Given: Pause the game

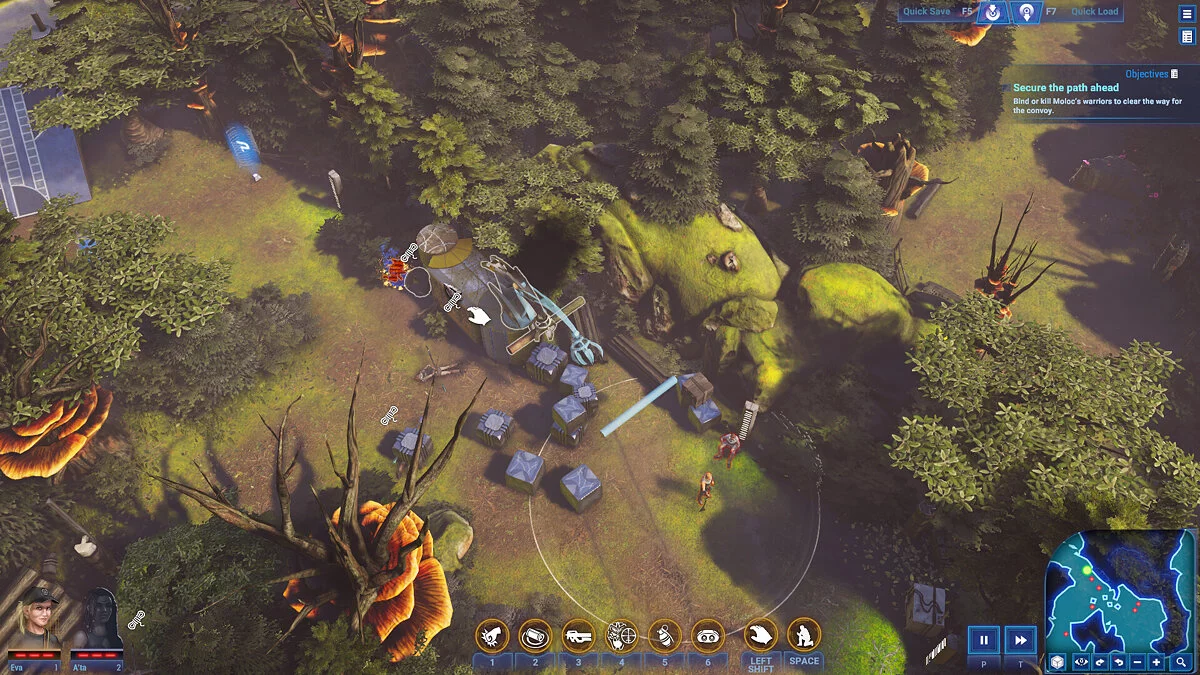Looking at the screenshot, I should (x=983, y=640).
